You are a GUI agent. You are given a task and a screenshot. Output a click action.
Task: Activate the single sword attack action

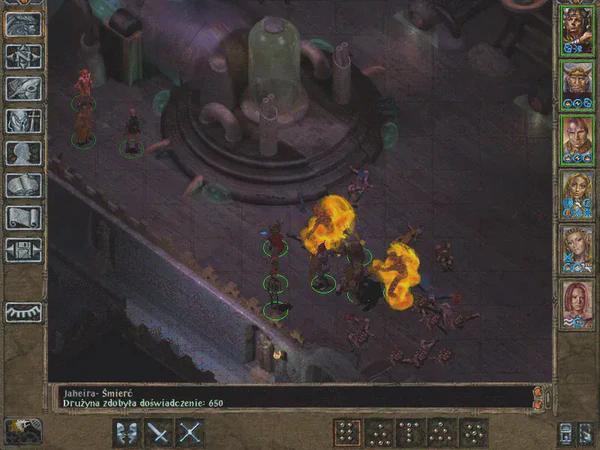coord(158,433)
